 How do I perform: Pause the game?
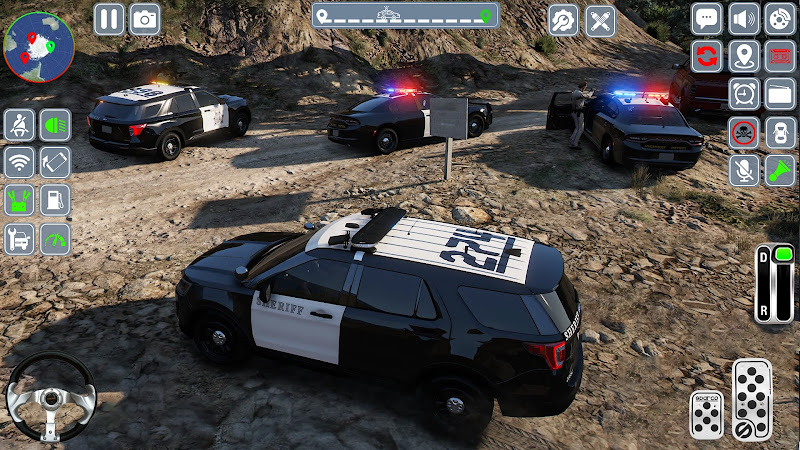pos(109,19)
